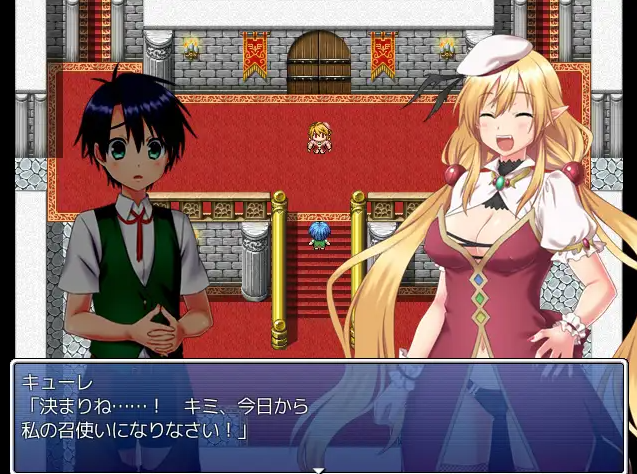This screenshot has height=474, width=637.
Task: Advance the dialogue with the continue arrow
Action: (318, 469)
